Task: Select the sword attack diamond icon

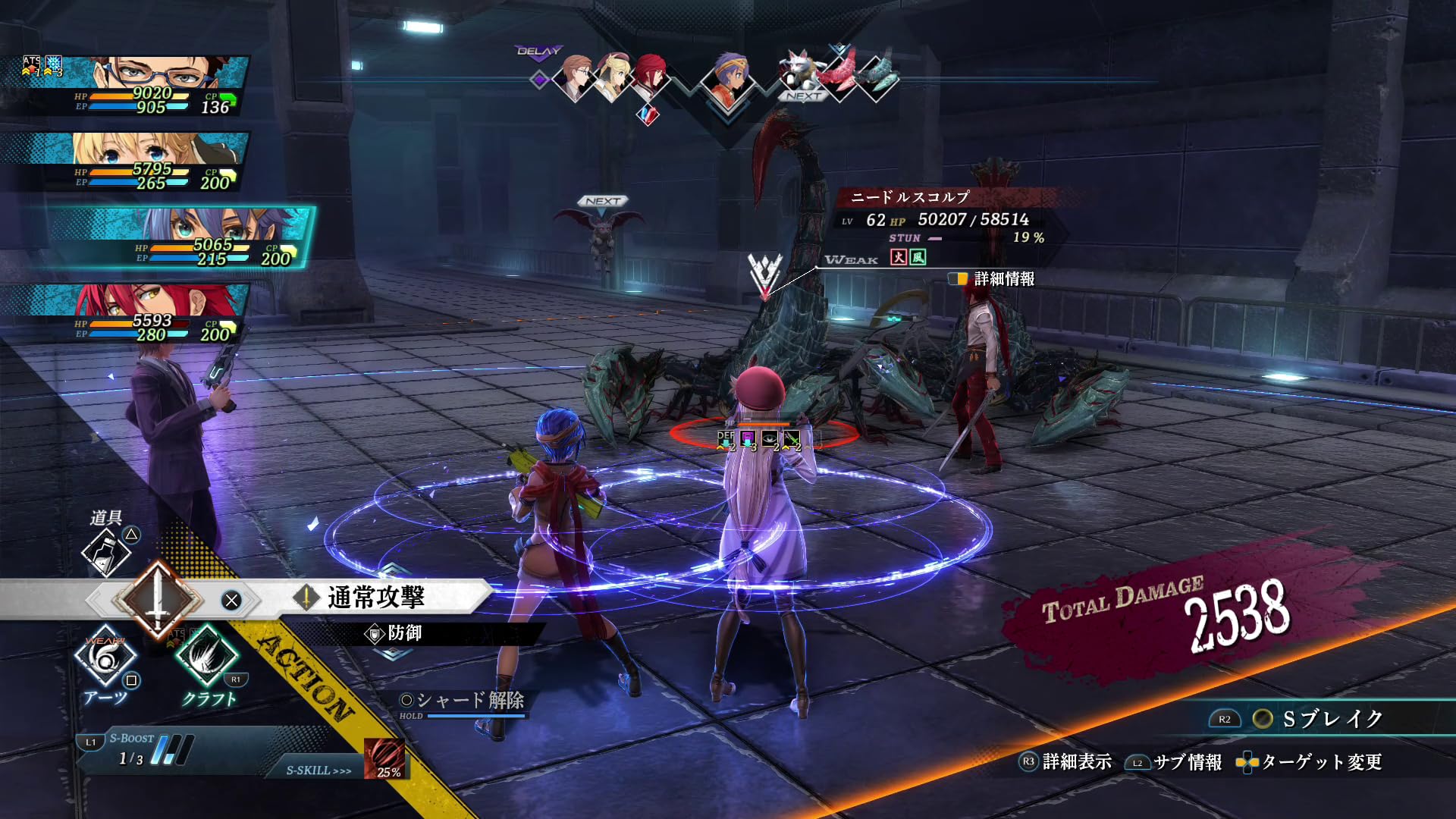Action: 158,599
